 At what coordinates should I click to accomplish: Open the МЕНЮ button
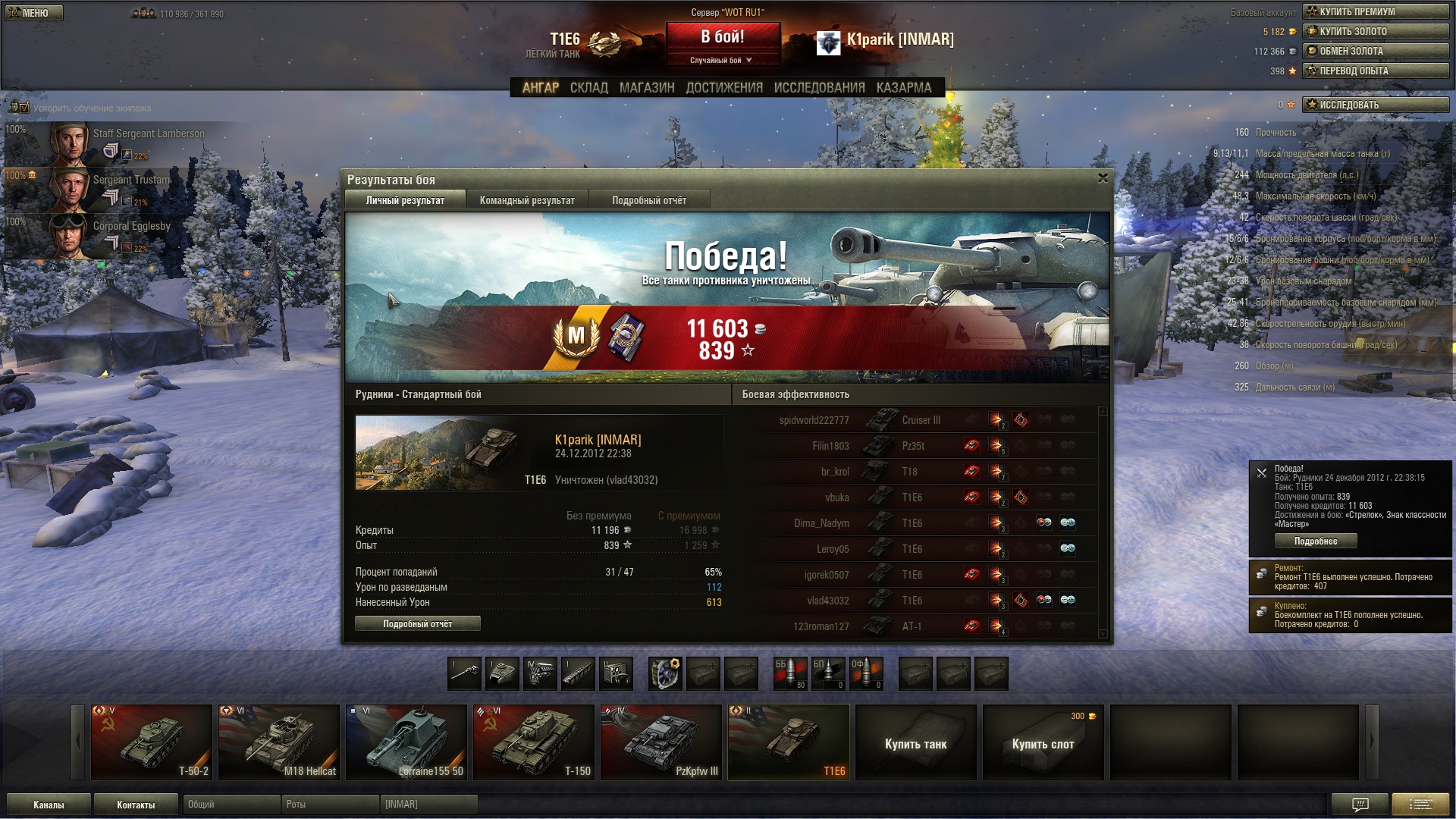[x=34, y=13]
